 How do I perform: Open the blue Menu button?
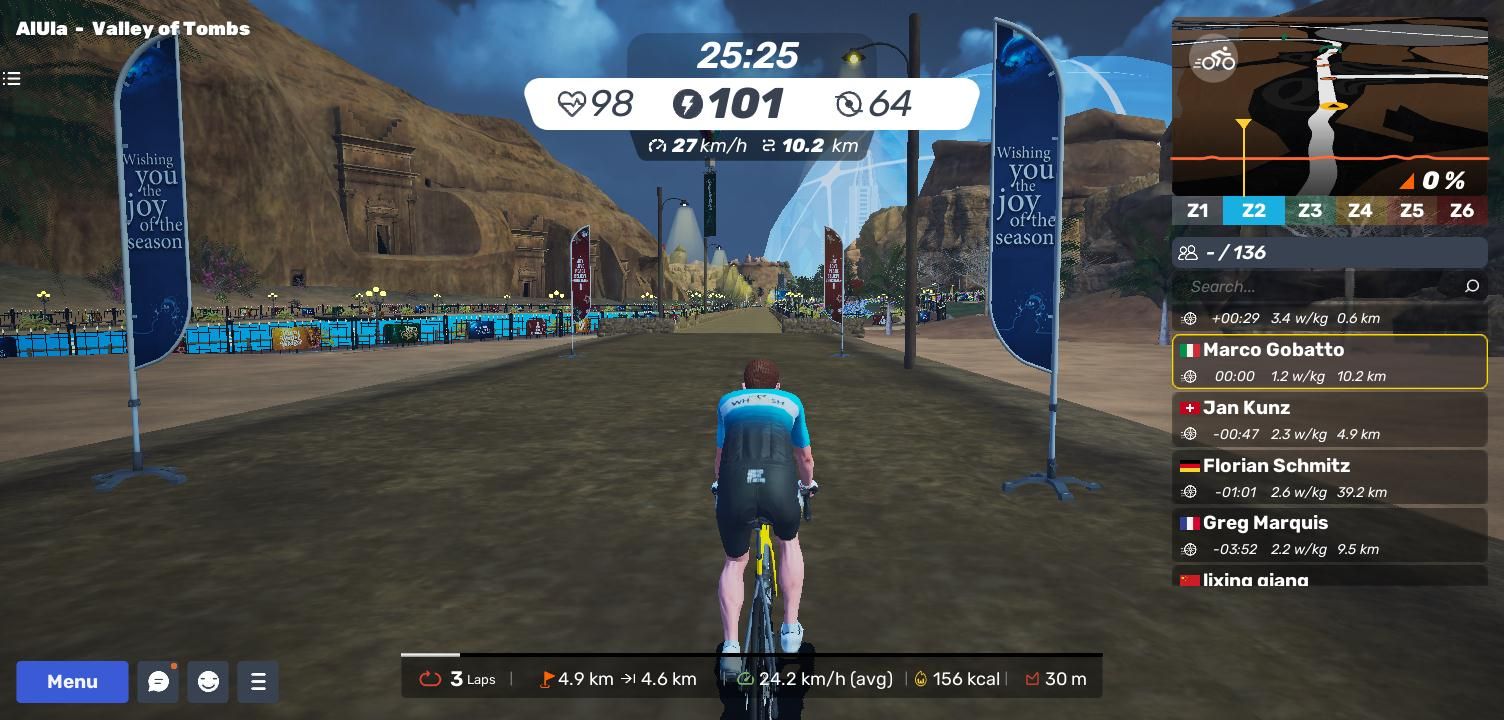click(72, 682)
